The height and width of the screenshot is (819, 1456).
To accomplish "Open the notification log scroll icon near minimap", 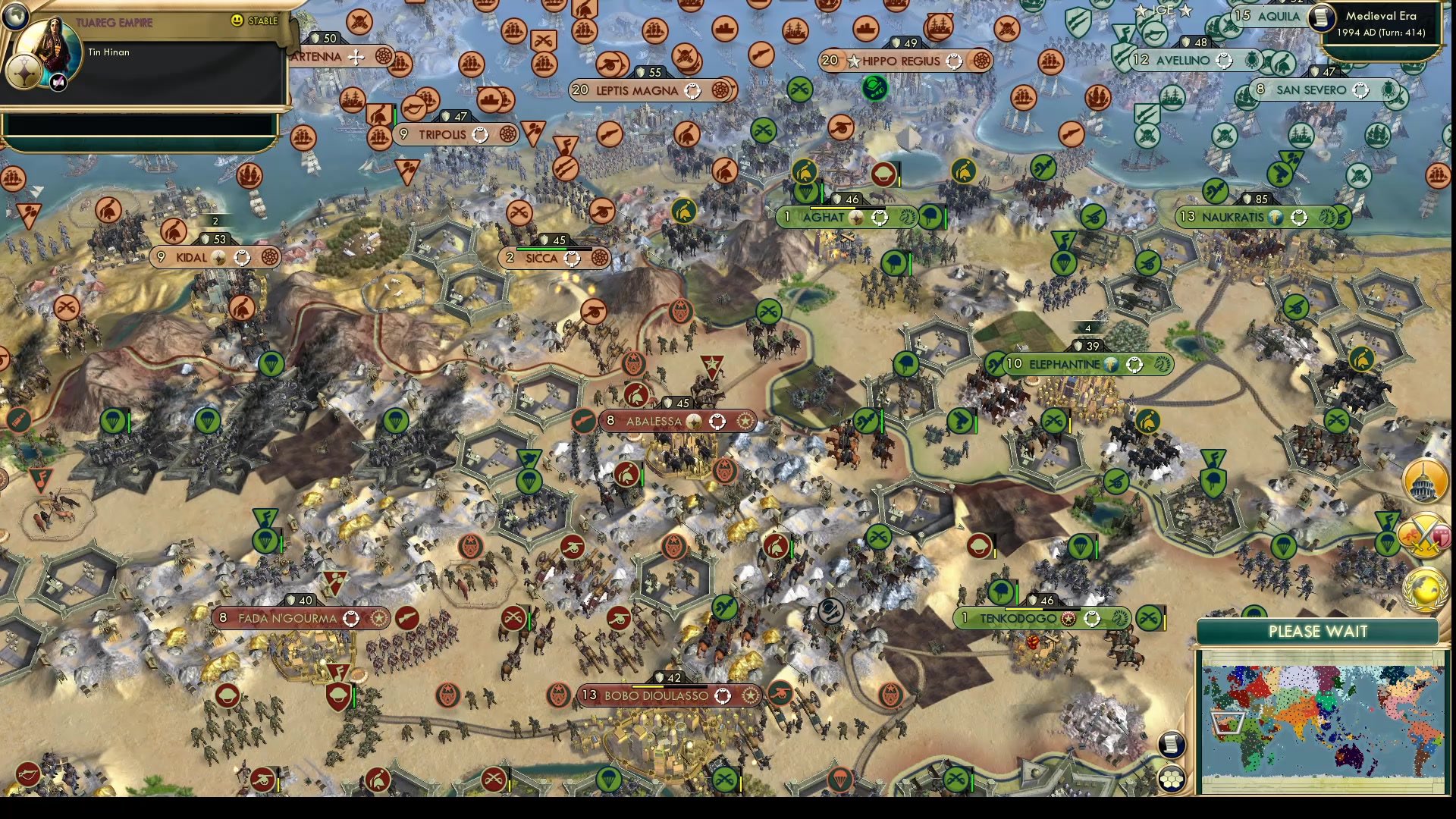I will pyautogui.click(x=1171, y=745).
